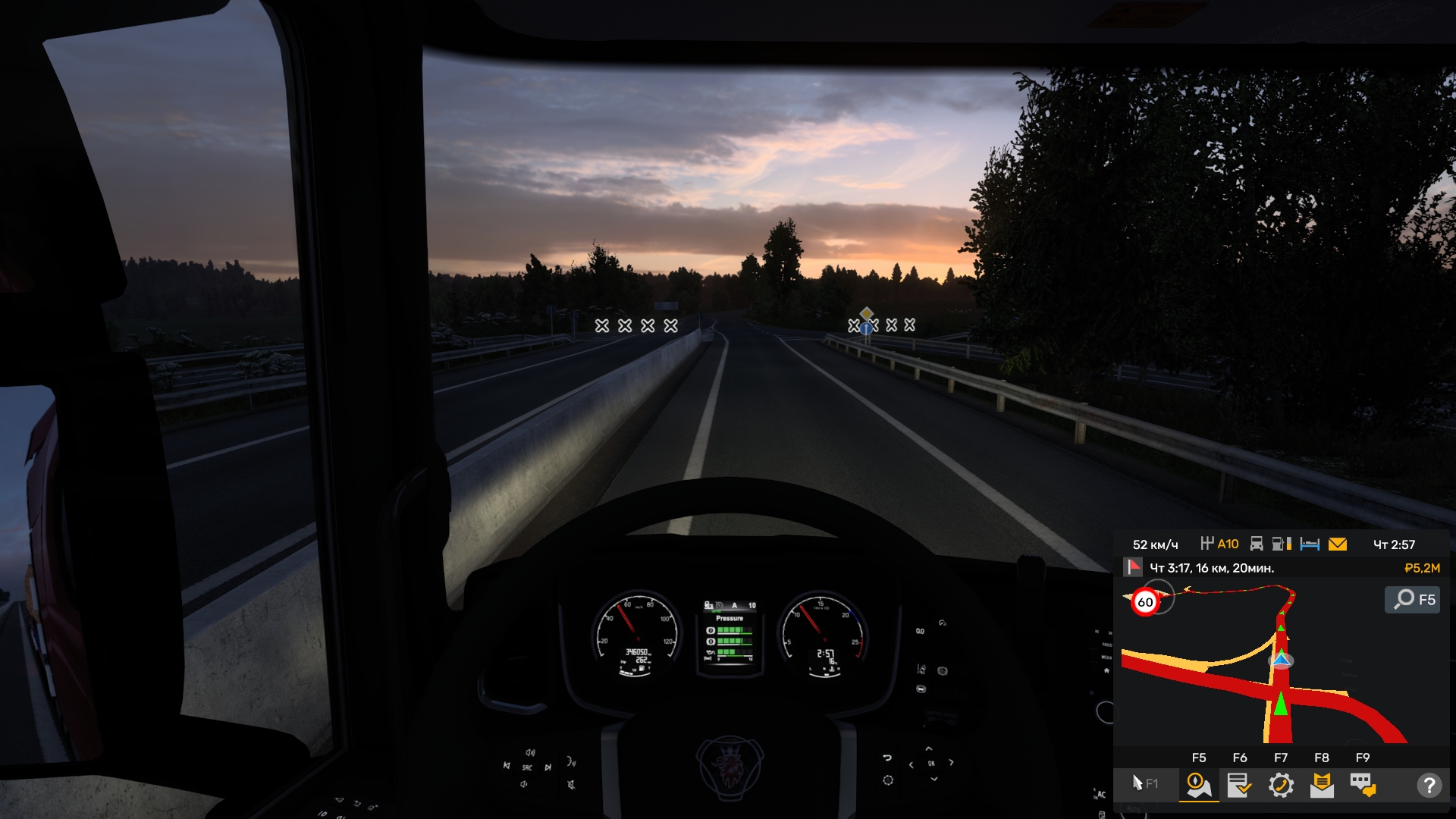Select the blue bed rest indicator
The width and height of the screenshot is (1456, 819).
point(1310,544)
